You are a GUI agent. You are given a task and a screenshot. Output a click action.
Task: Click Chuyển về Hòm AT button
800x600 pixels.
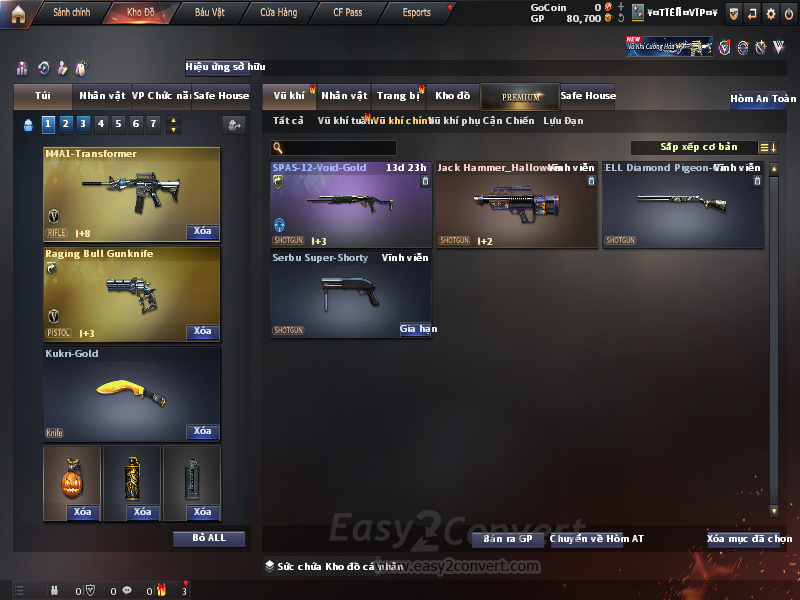click(x=597, y=539)
